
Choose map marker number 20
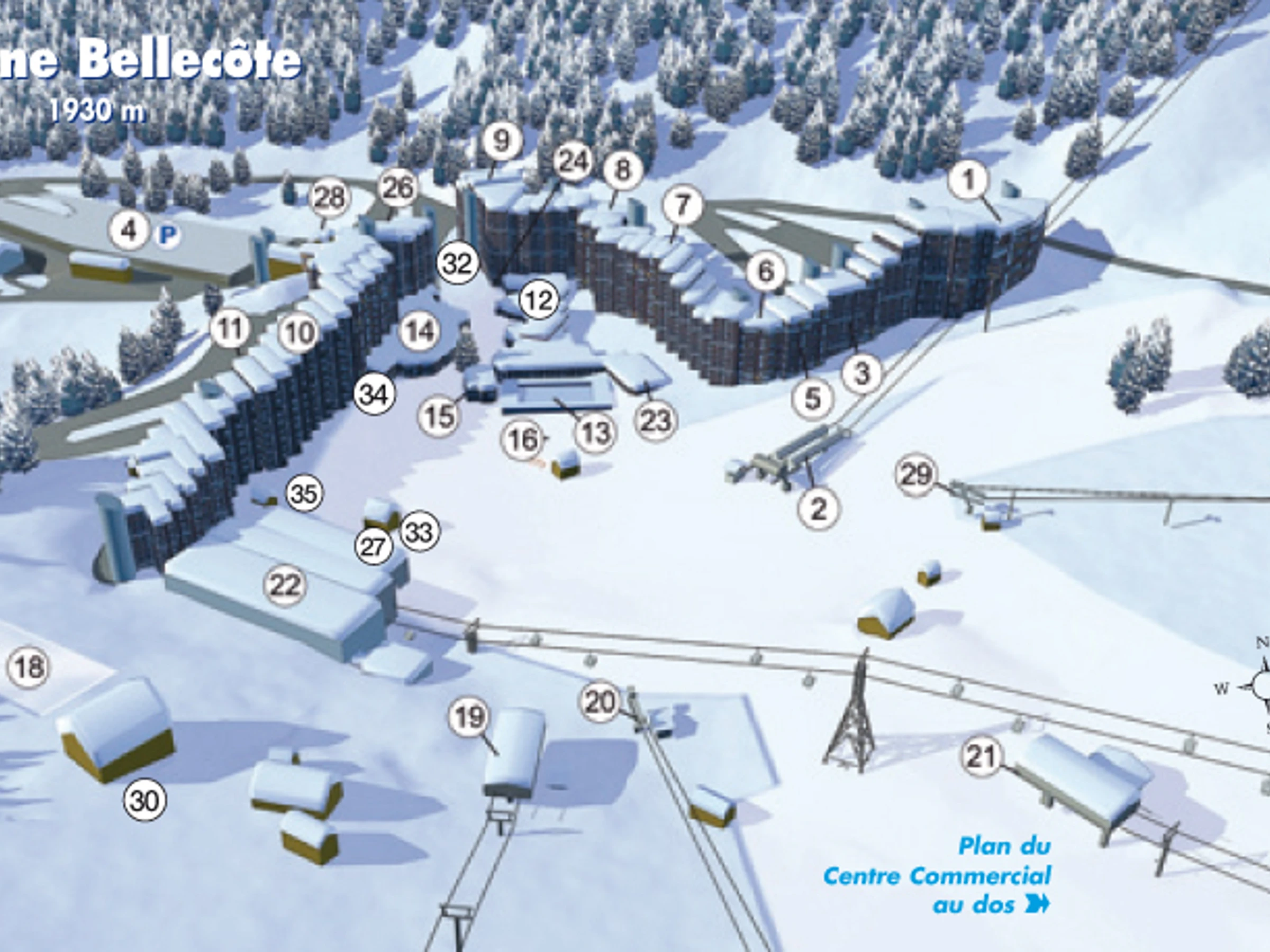[601, 701]
